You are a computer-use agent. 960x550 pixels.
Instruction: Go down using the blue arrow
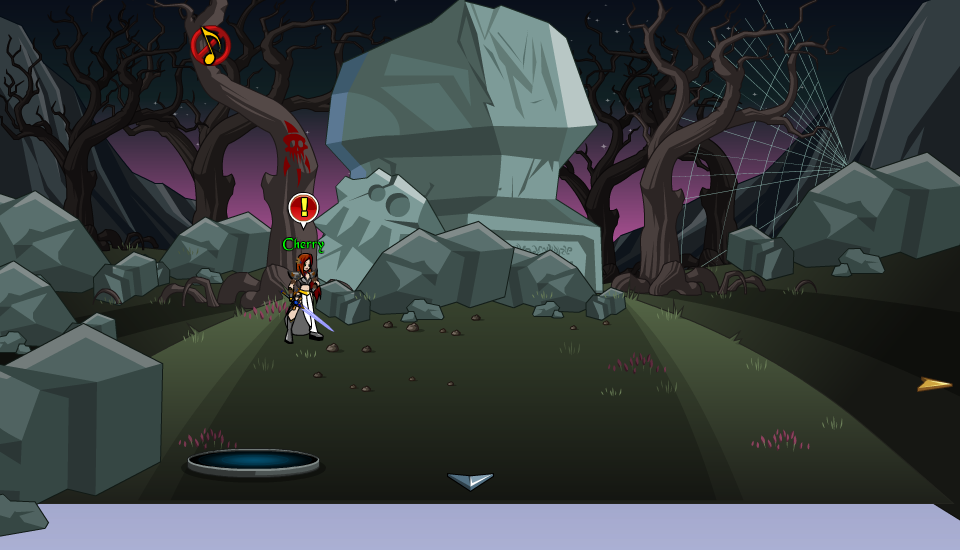point(470,481)
